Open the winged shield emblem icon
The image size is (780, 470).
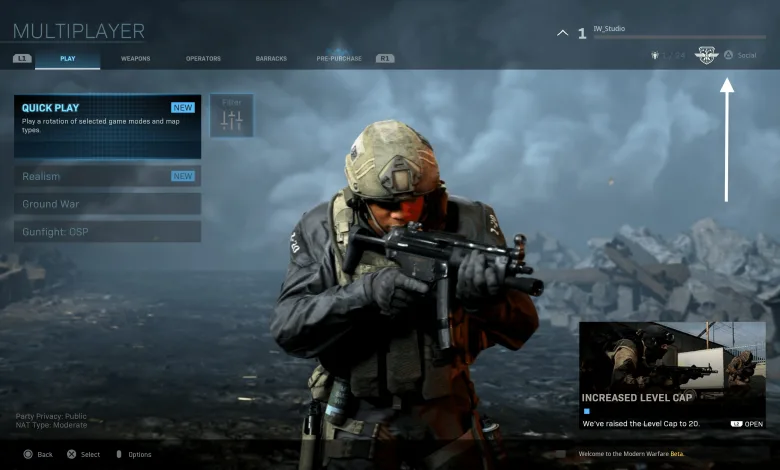pos(707,55)
